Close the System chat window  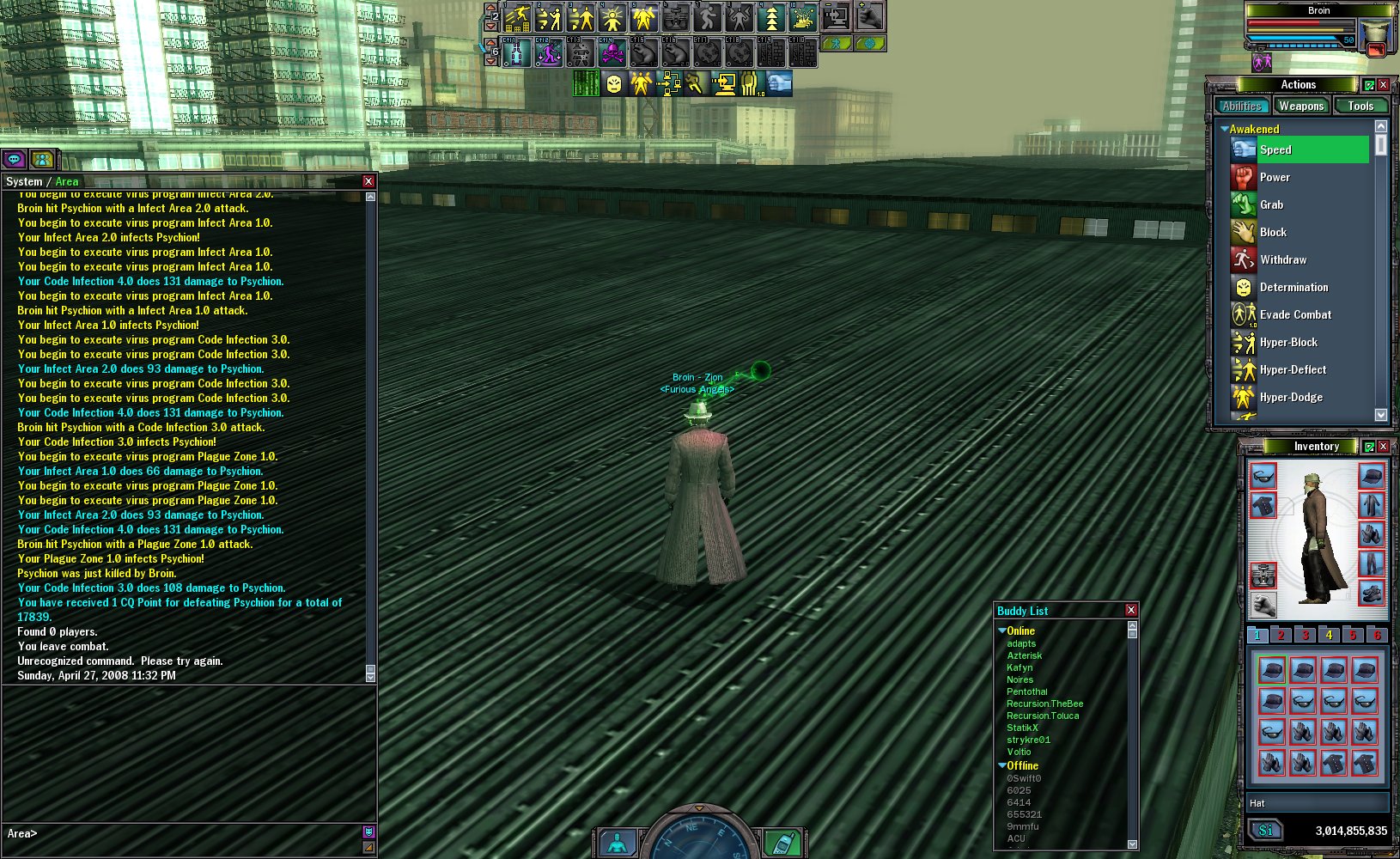coord(368,181)
